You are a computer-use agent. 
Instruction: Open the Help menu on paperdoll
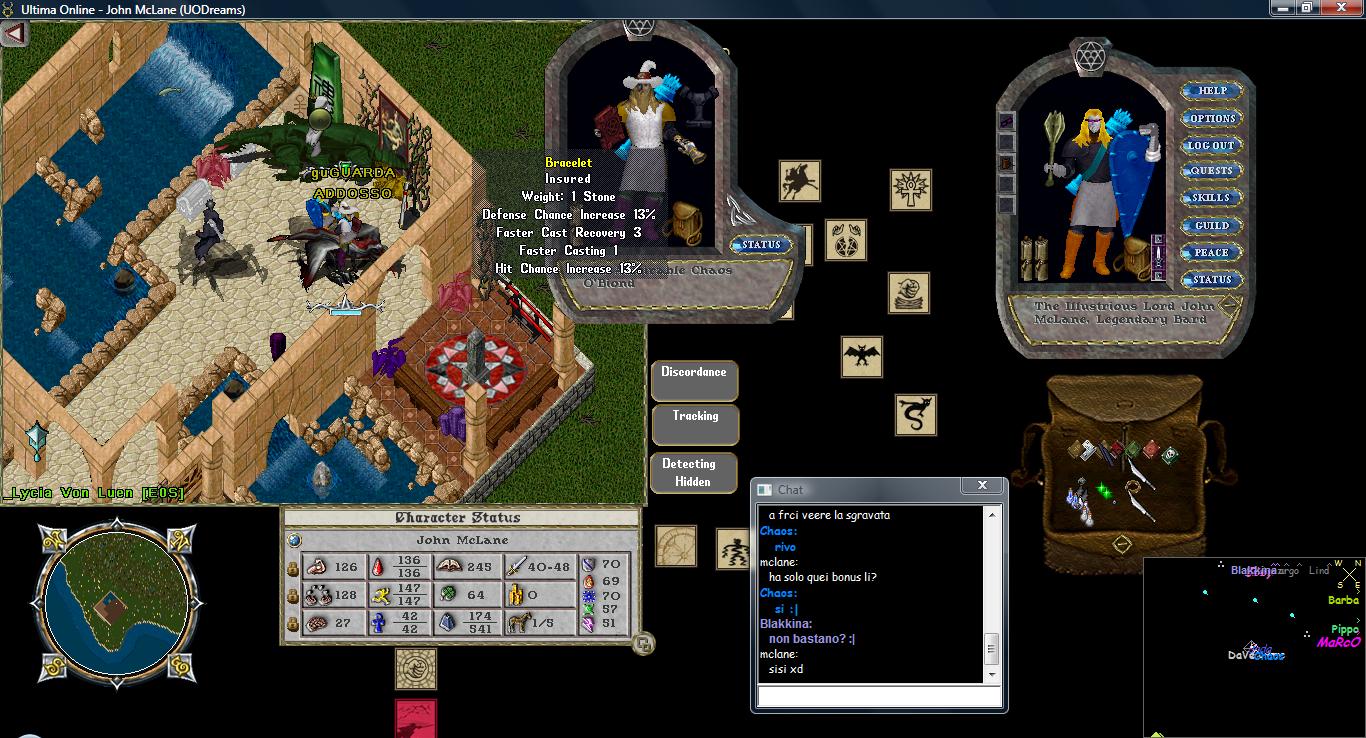click(x=1212, y=91)
